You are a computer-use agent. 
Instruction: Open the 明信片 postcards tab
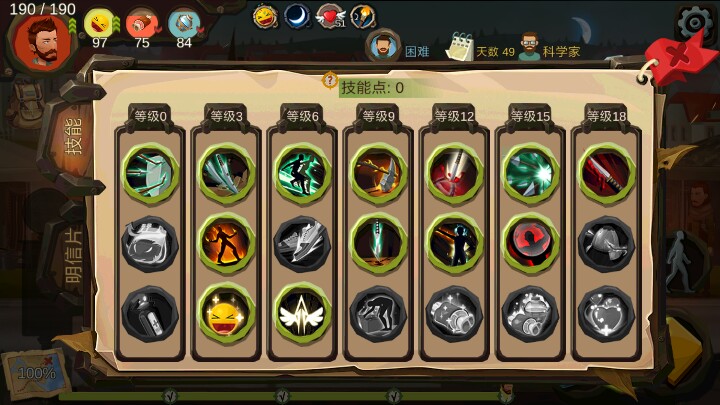72,257
